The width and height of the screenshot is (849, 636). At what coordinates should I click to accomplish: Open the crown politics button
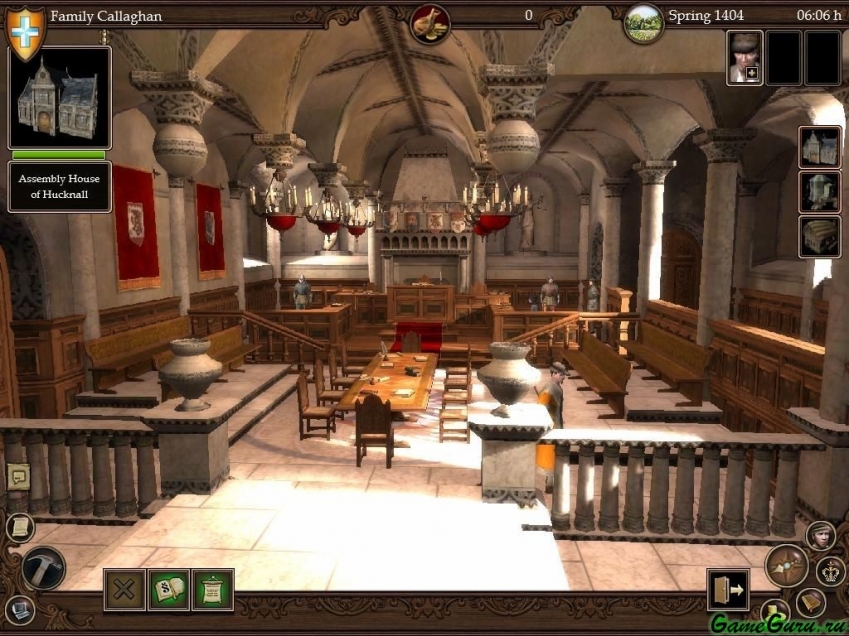click(831, 571)
